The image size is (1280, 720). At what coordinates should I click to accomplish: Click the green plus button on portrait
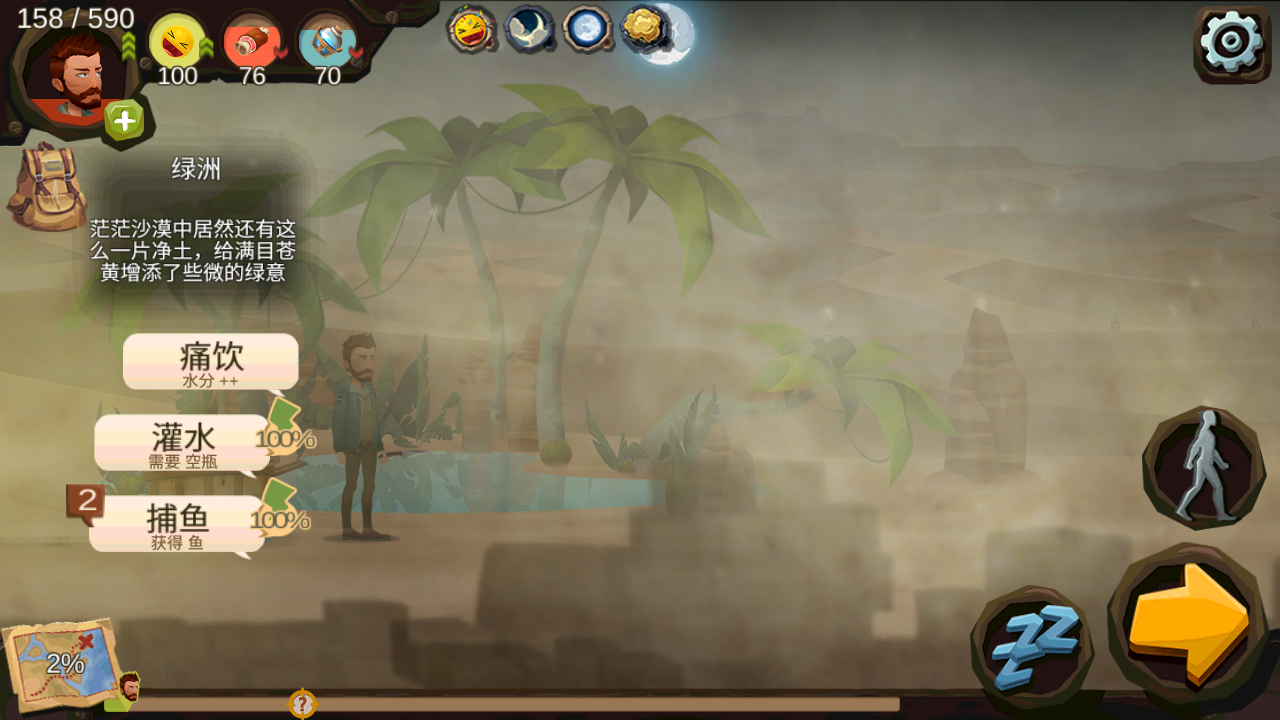(x=124, y=121)
